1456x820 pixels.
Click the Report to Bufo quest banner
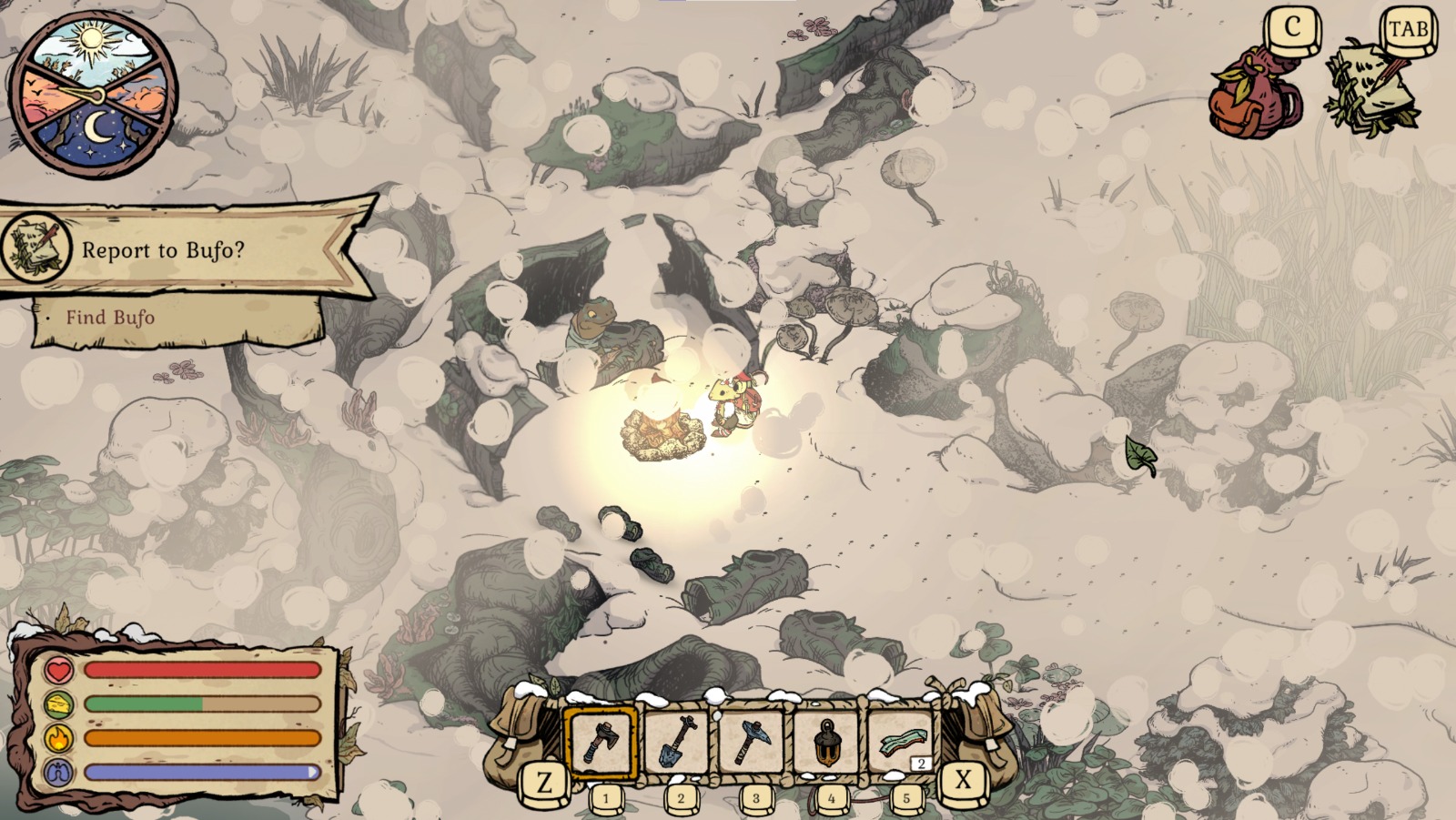[x=182, y=249]
